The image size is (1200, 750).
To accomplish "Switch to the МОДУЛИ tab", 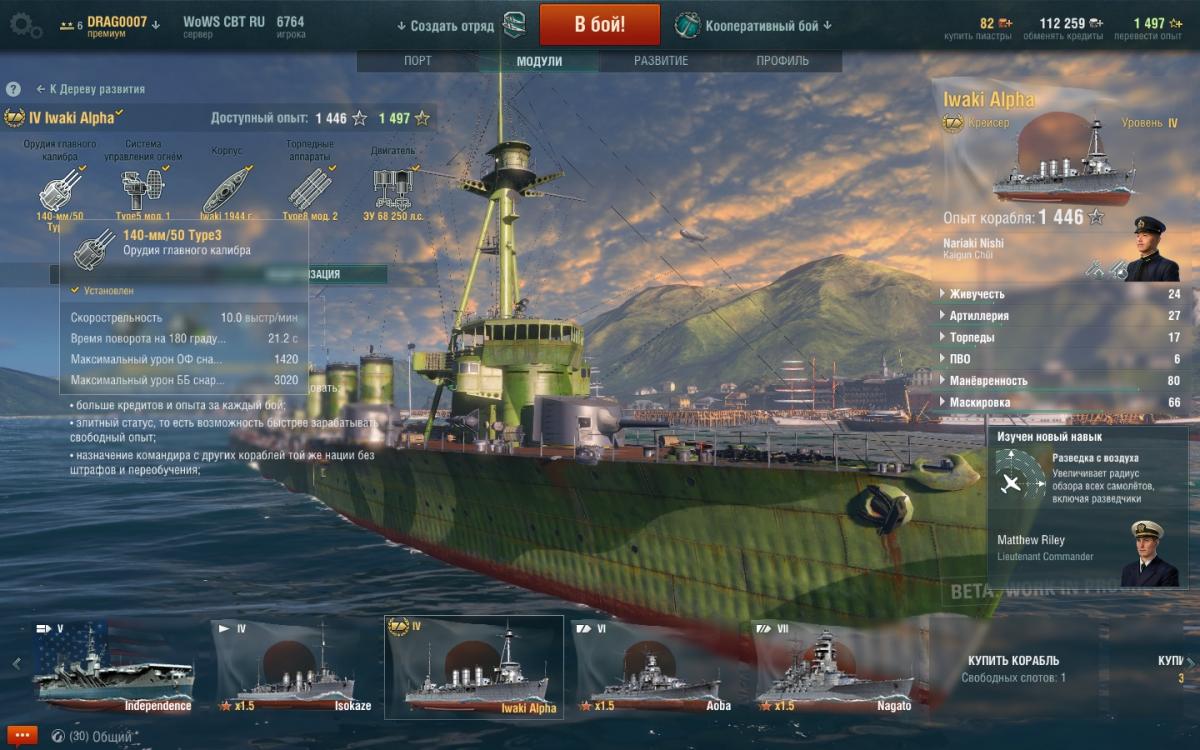I will click(x=539, y=61).
